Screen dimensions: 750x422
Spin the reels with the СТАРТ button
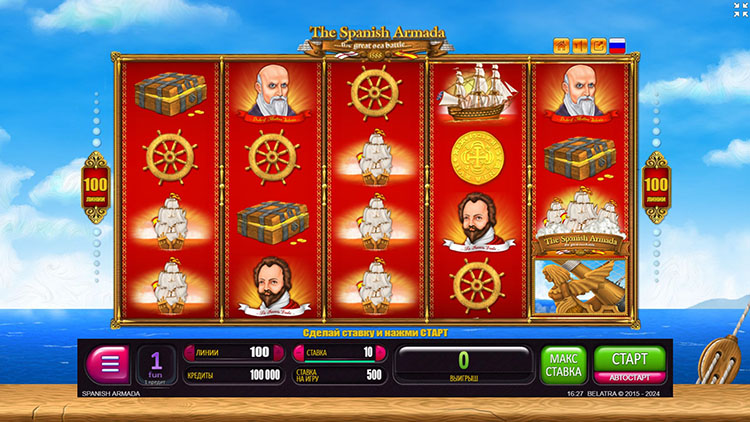point(629,358)
